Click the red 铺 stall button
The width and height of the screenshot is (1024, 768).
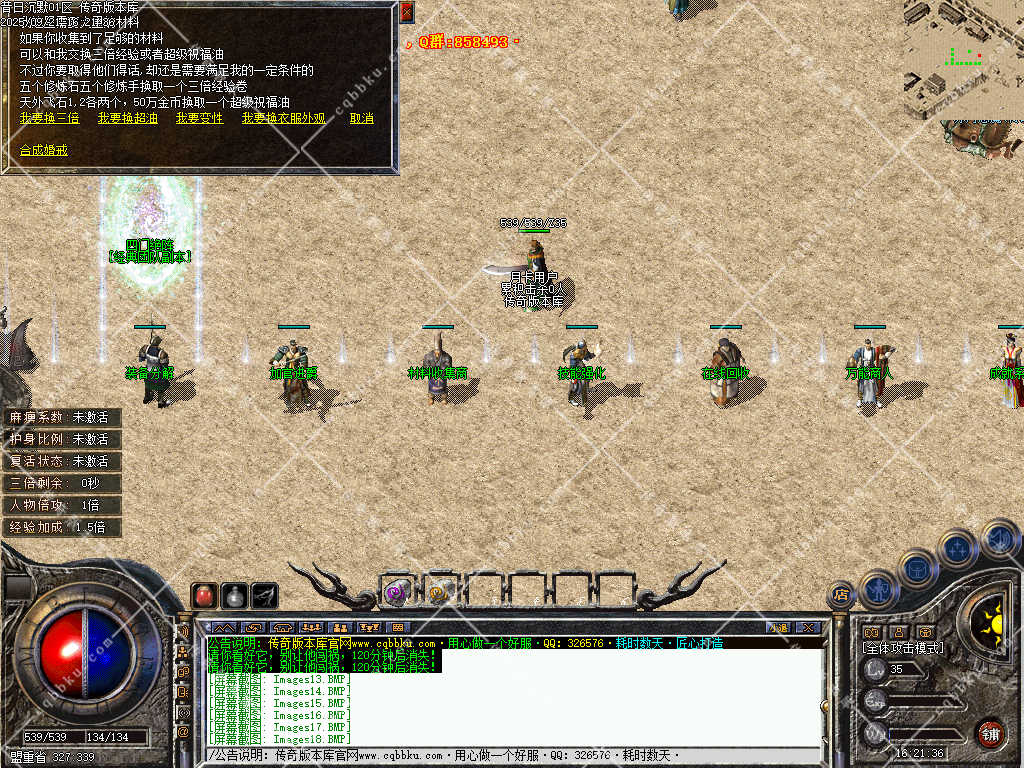(x=989, y=733)
